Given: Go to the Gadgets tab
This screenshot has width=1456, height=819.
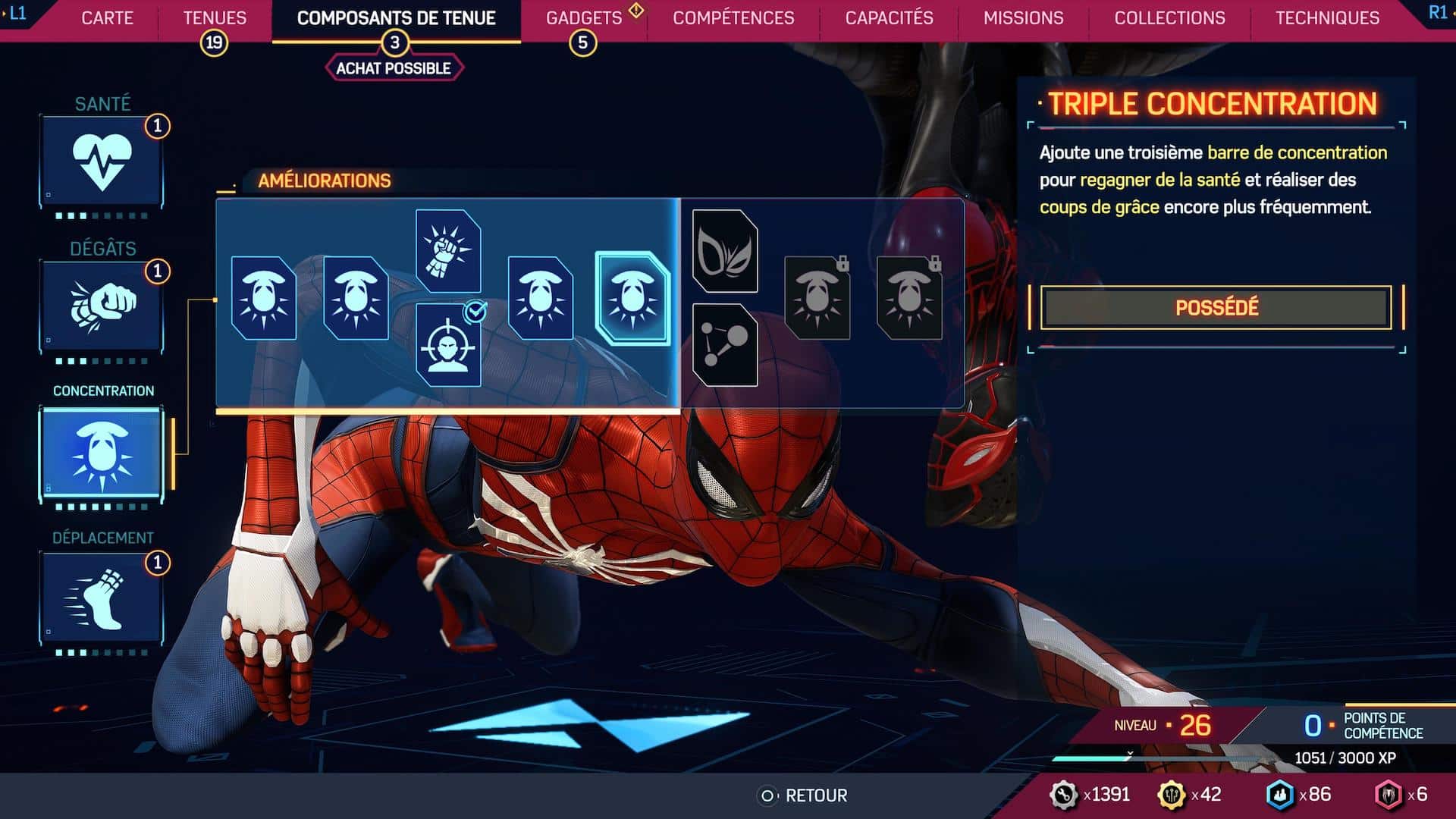Looking at the screenshot, I should click(583, 18).
